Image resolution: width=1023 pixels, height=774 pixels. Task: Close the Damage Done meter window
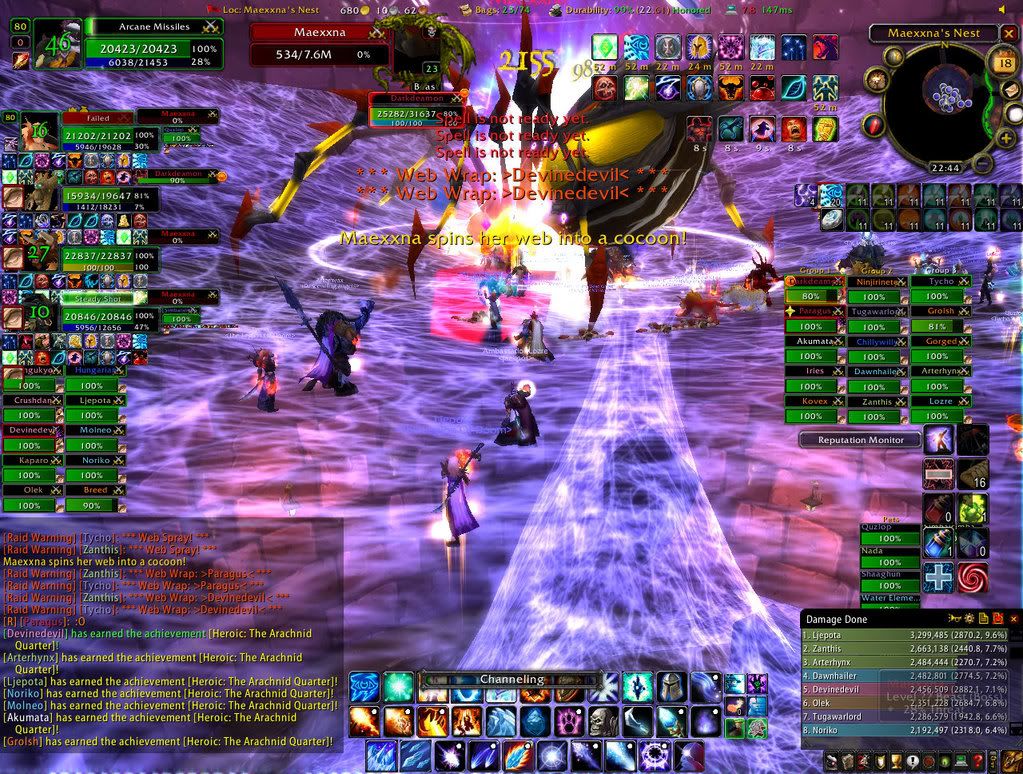tap(1012, 620)
